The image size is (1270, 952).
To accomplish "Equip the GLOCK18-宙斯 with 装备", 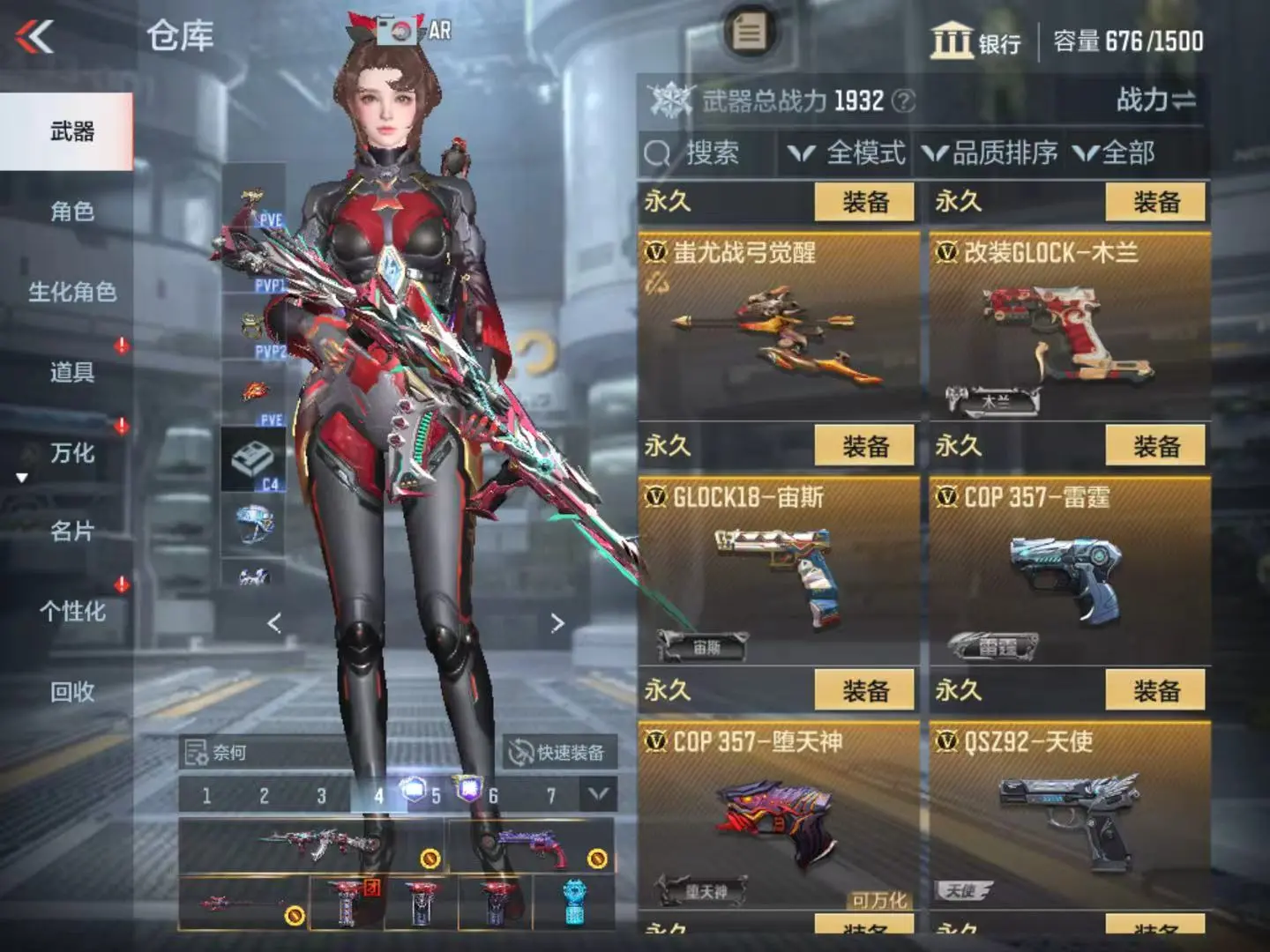I will click(865, 447).
